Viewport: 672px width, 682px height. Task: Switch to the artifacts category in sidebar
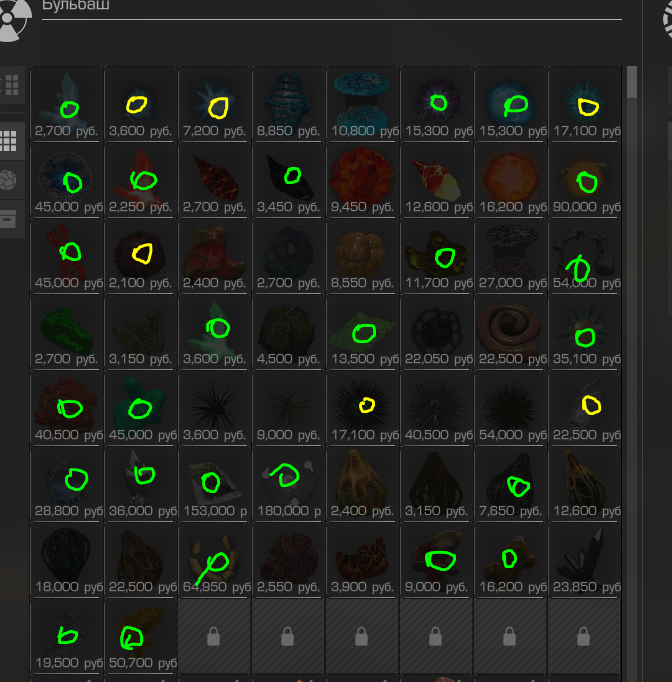tap(12, 180)
